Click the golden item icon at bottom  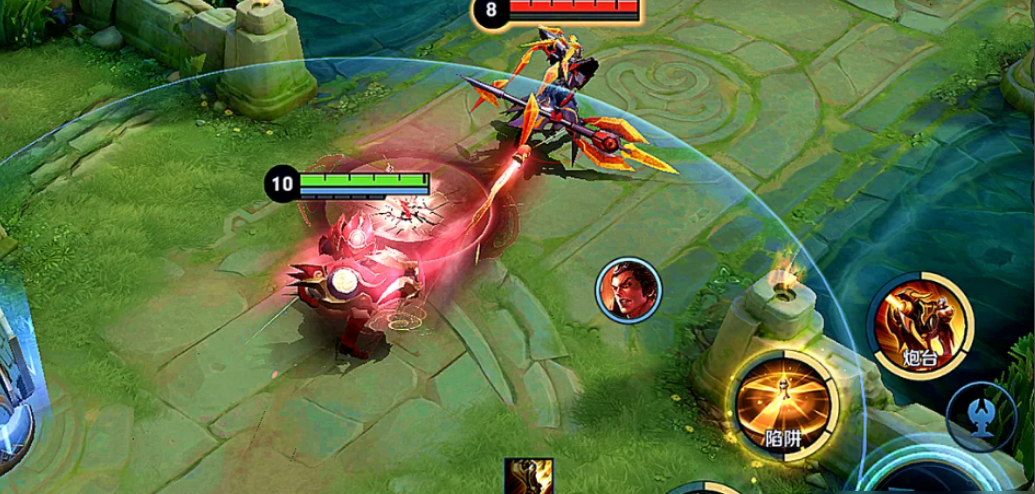point(529,477)
